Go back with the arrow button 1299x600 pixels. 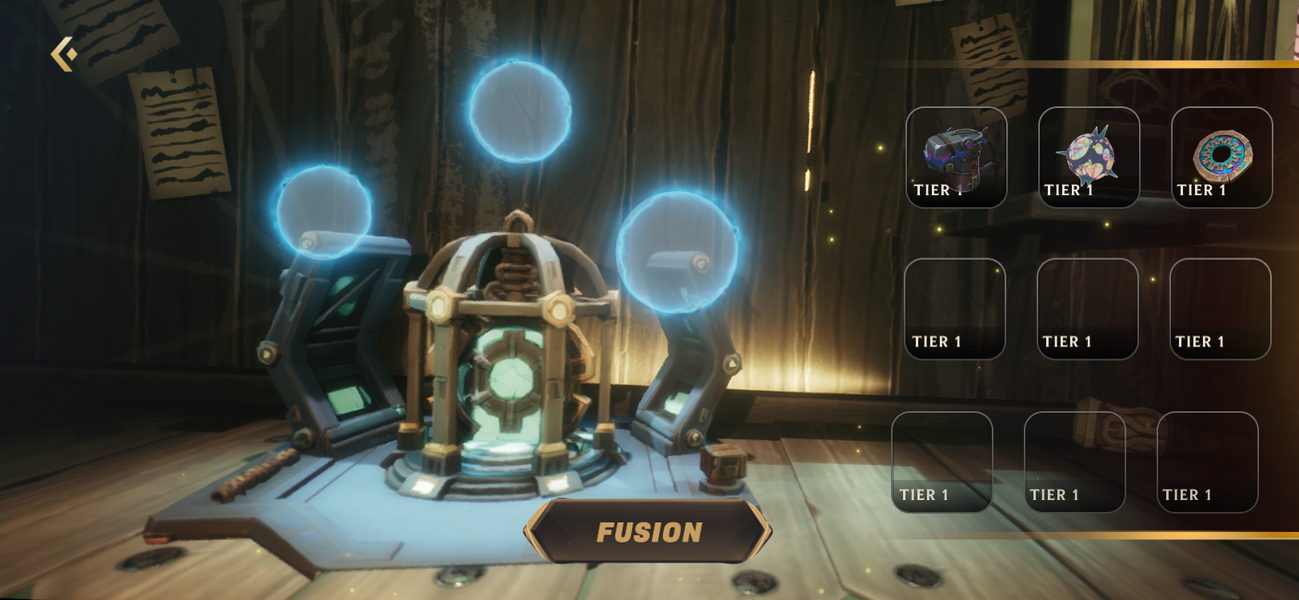[64, 54]
